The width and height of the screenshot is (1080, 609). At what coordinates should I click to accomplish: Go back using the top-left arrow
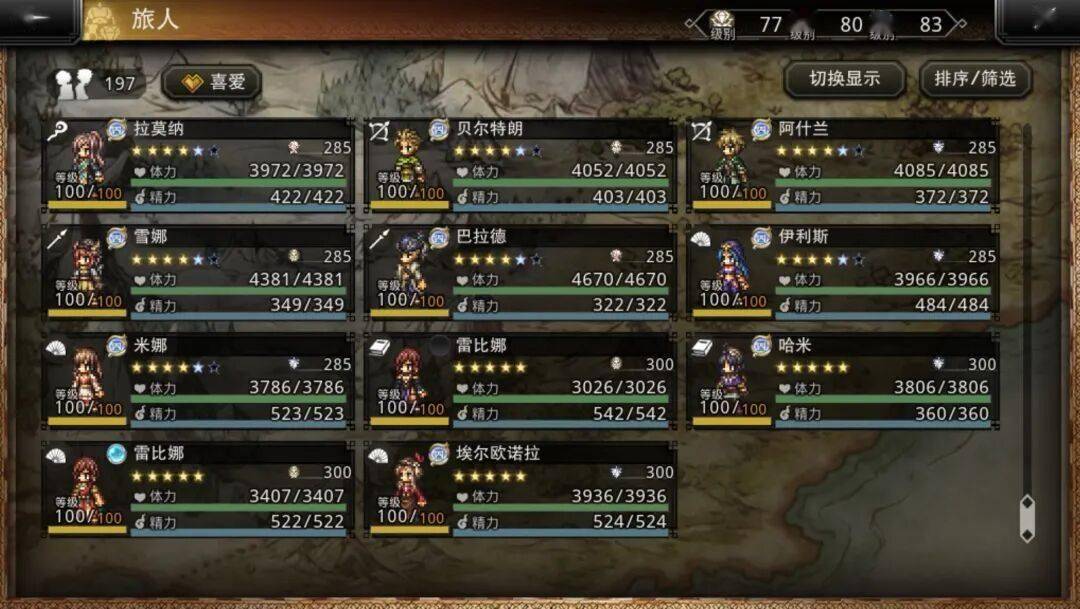38,20
